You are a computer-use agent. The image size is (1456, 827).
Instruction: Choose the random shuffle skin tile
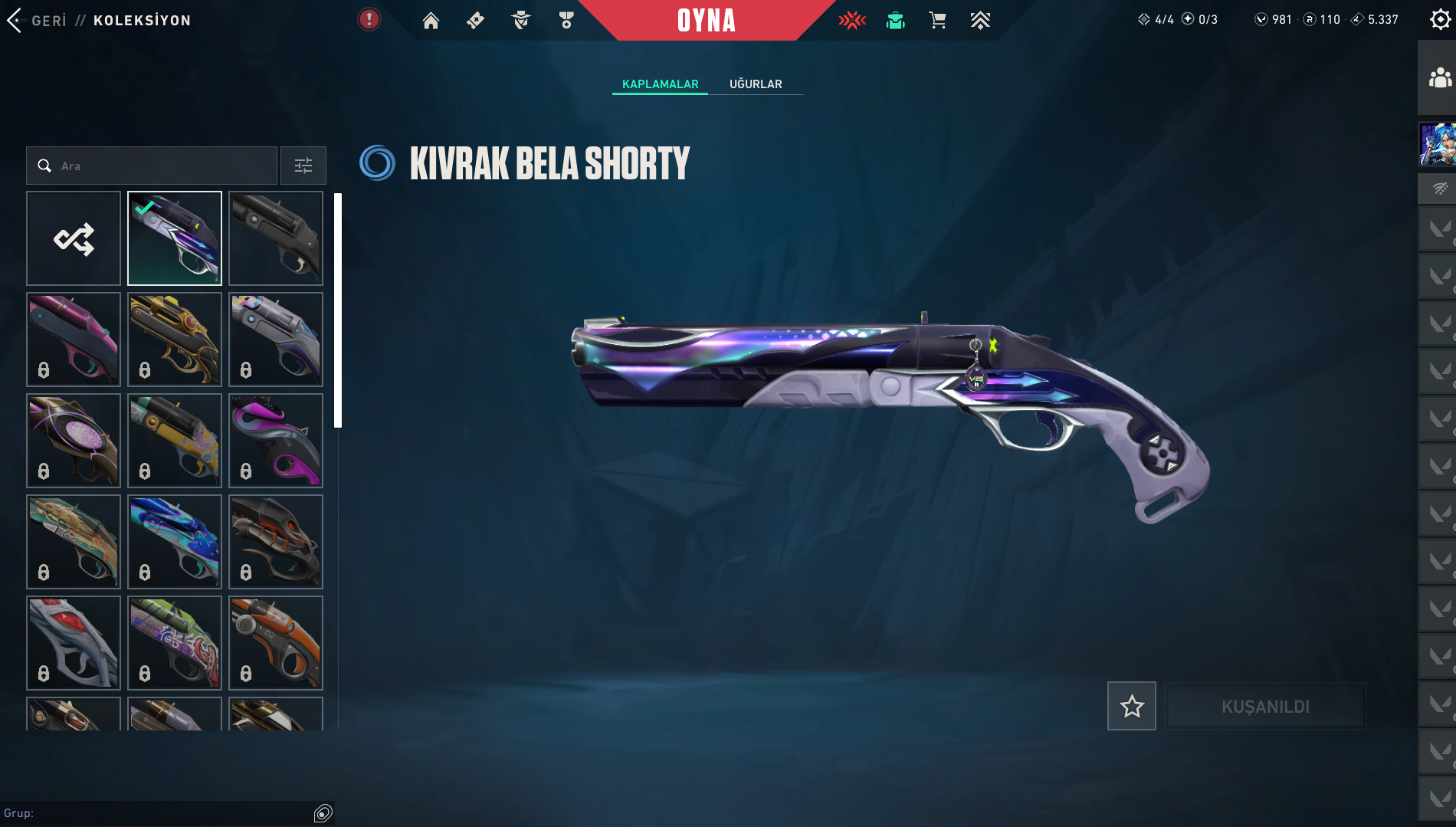click(x=74, y=238)
